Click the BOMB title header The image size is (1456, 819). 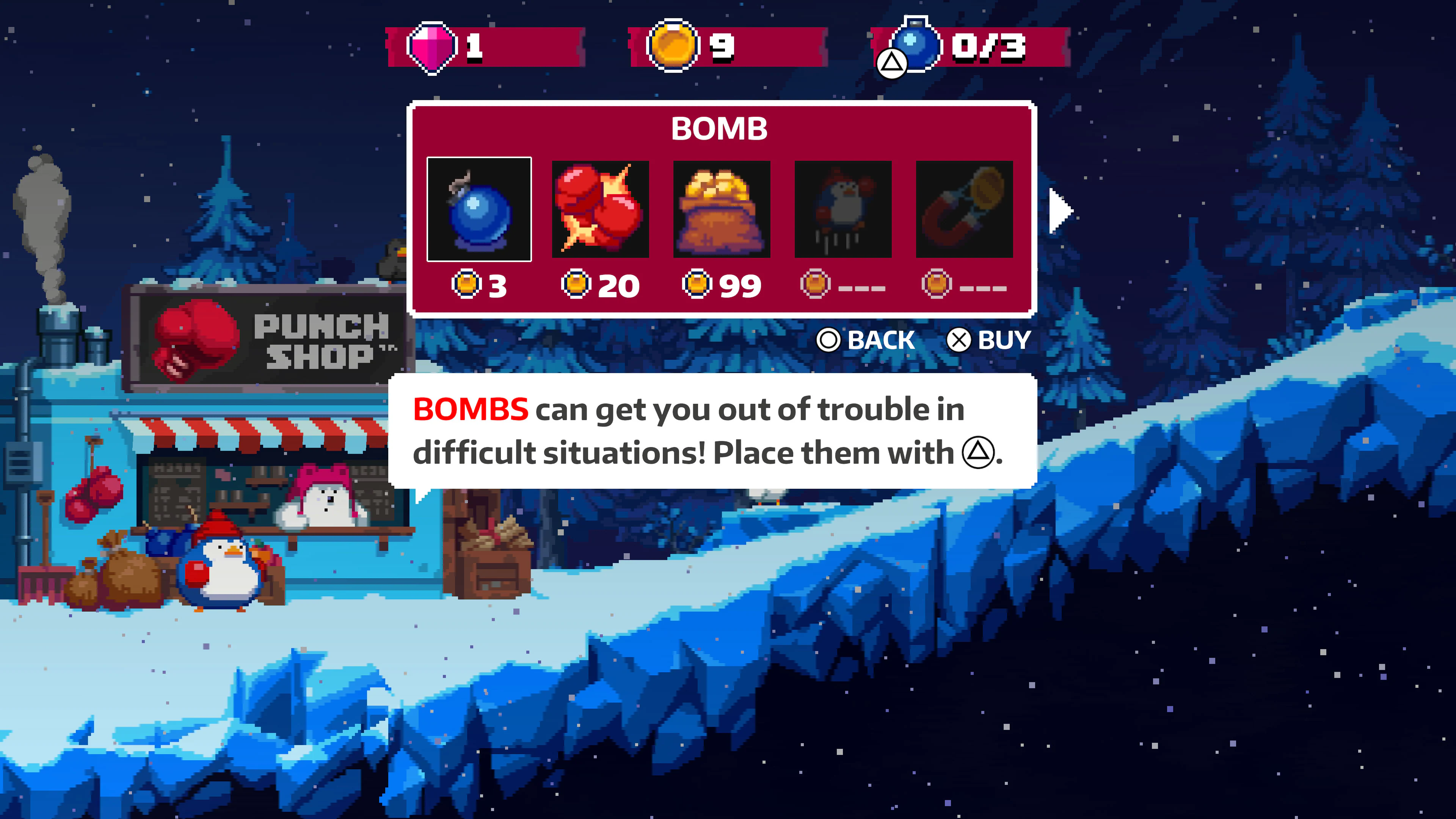[x=719, y=129]
